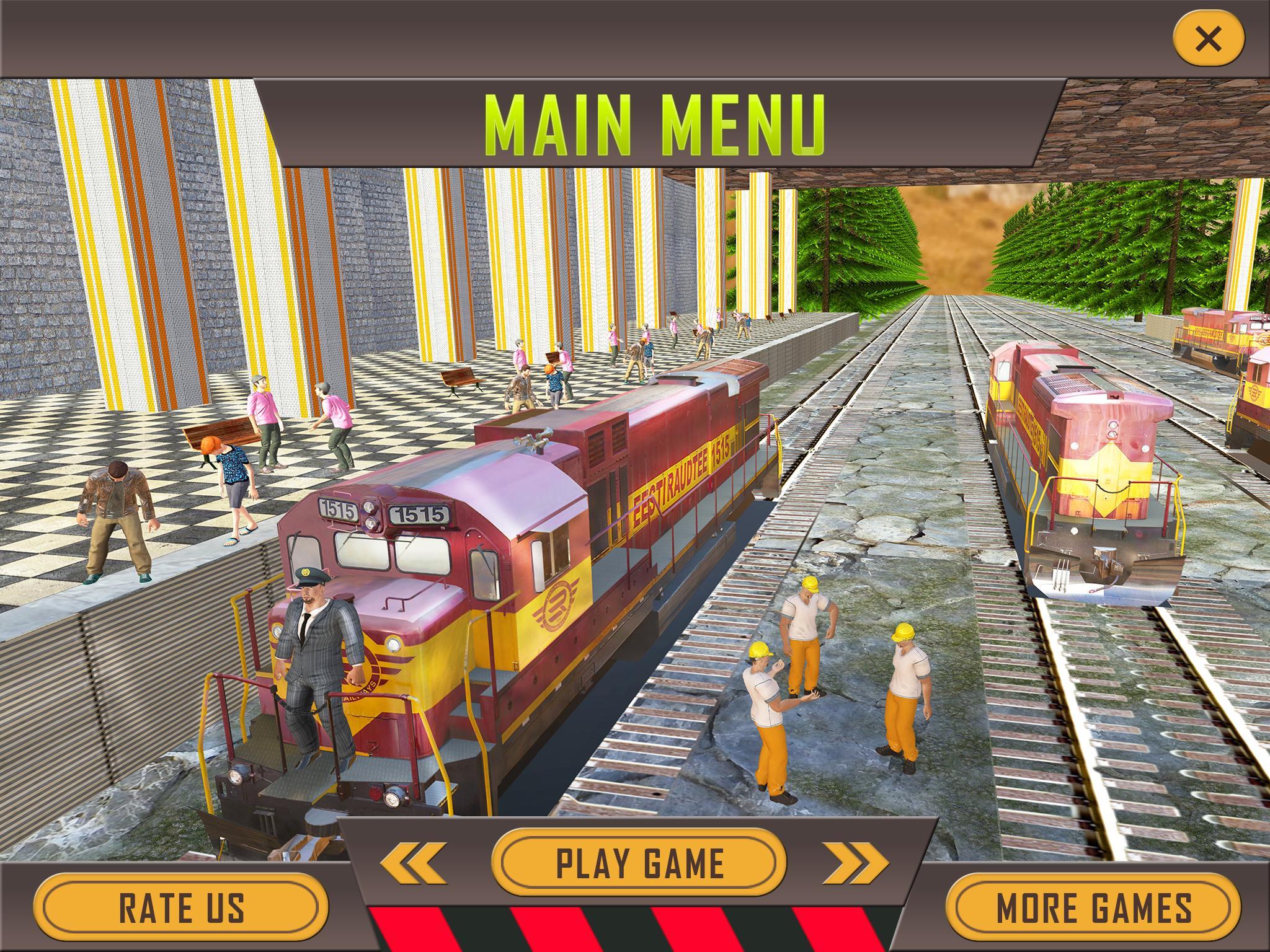Click the MAIN MENU title banner
This screenshot has height=952, width=1270.
tap(654, 122)
